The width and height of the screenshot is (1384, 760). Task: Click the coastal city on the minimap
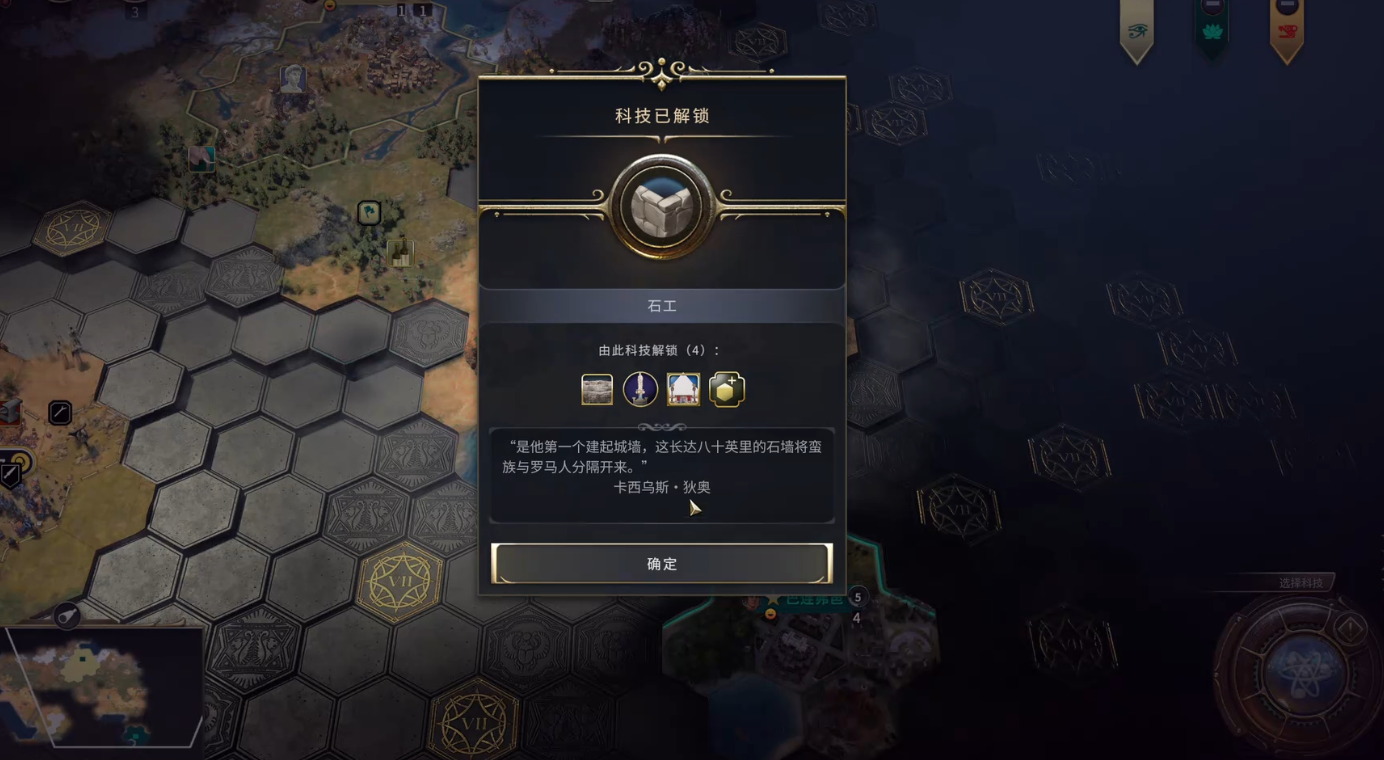pos(135,735)
